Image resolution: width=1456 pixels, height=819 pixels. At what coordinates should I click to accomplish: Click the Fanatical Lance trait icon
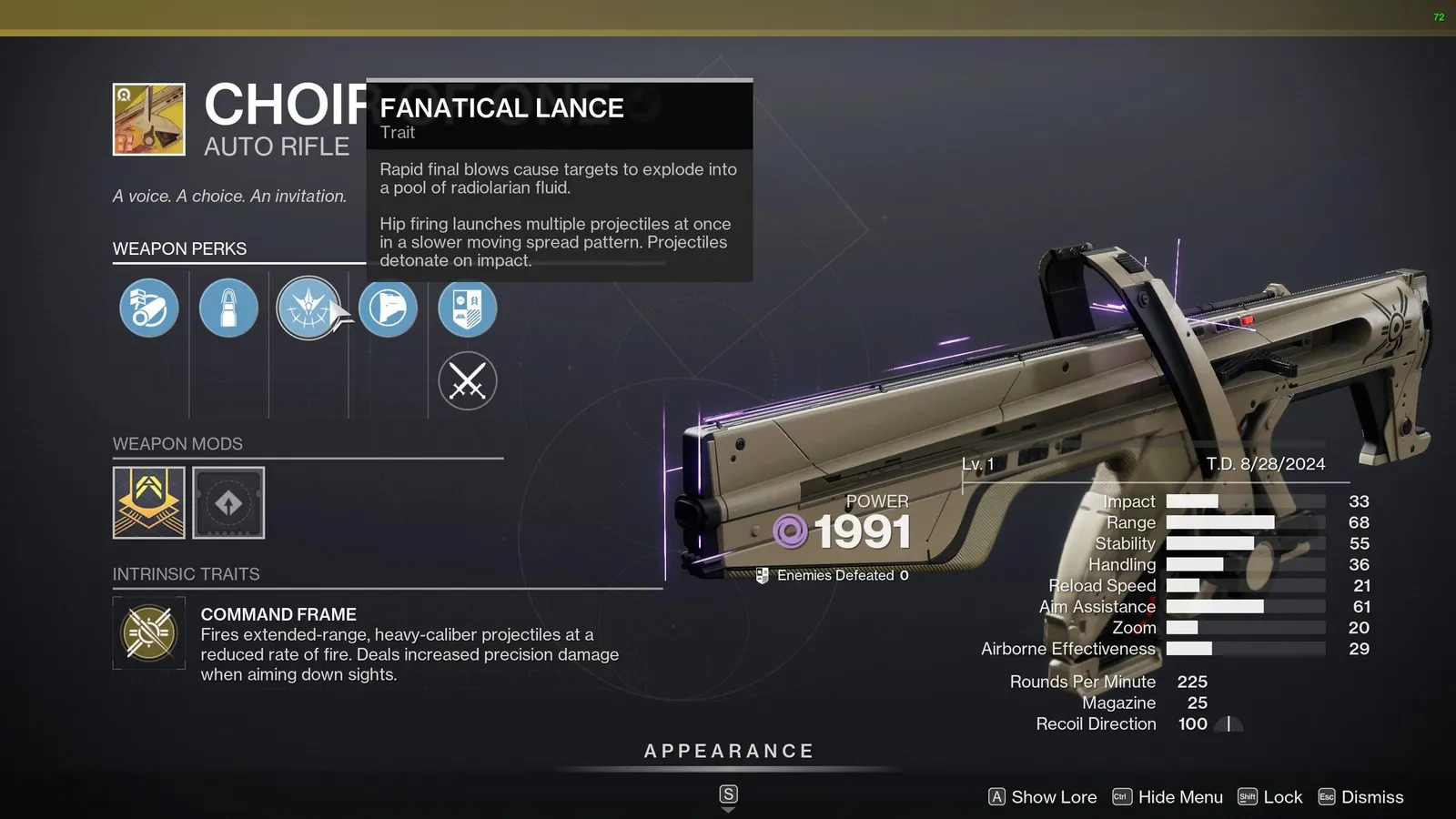pos(308,308)
